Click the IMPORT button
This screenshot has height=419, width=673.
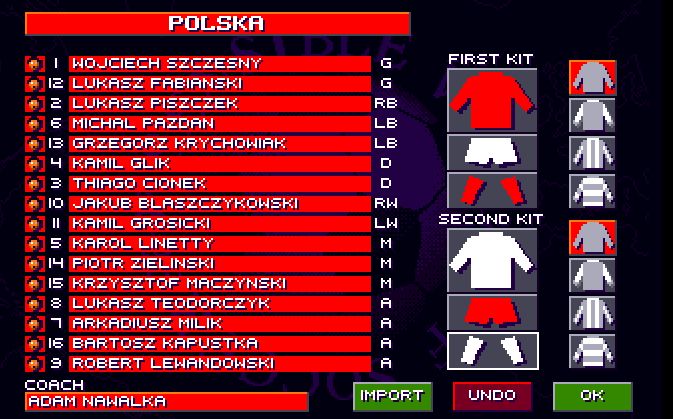(x=393, y=396)
